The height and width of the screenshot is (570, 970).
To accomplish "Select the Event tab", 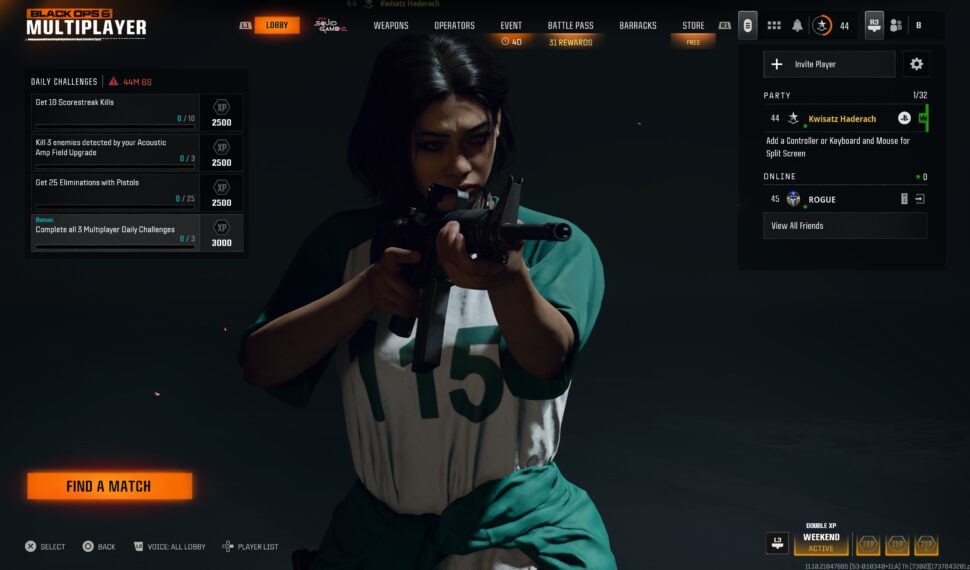I will pos(511,25).
